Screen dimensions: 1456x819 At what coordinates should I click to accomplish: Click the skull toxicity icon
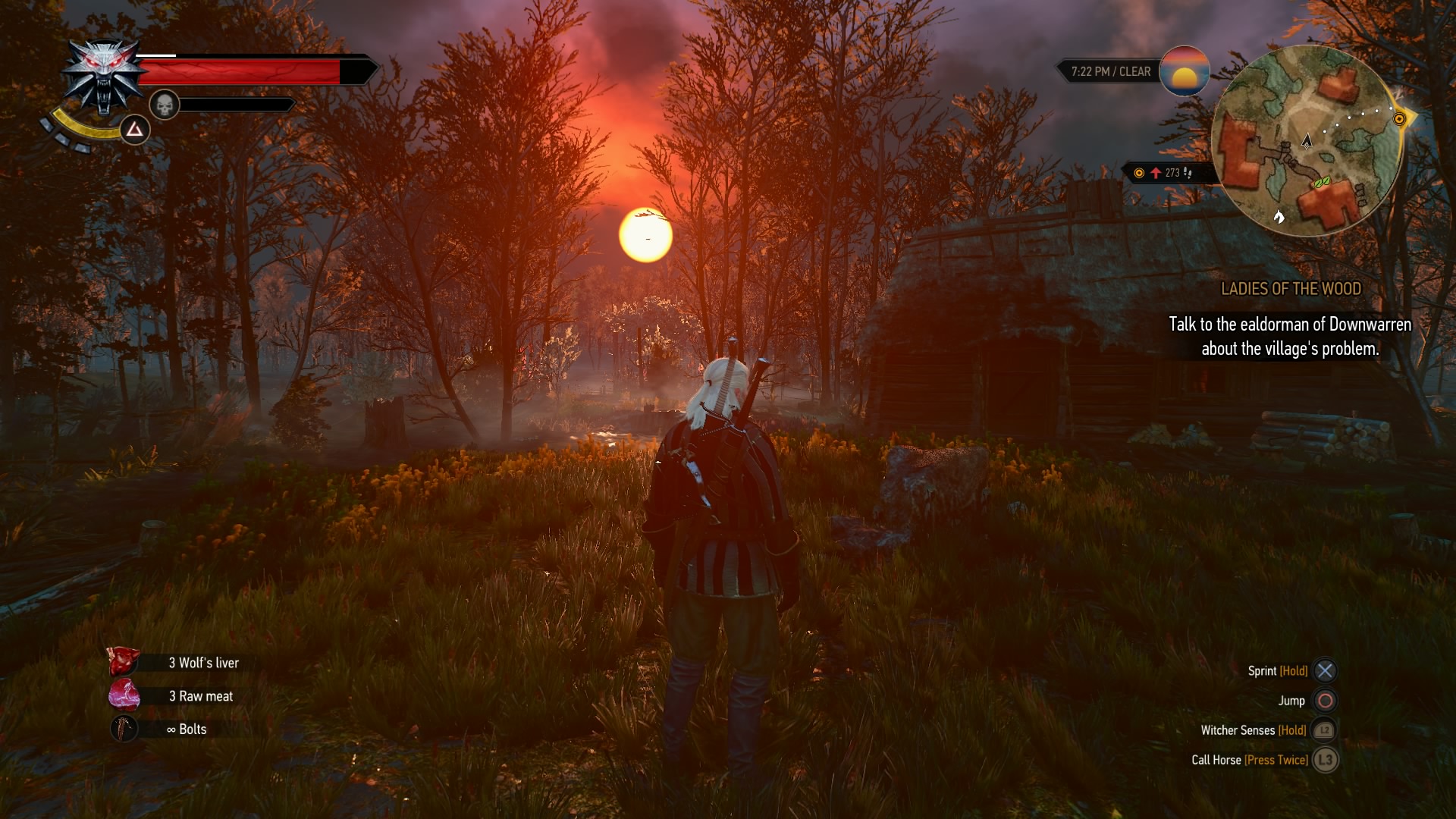pyautogui.click(x=164, y=105)
